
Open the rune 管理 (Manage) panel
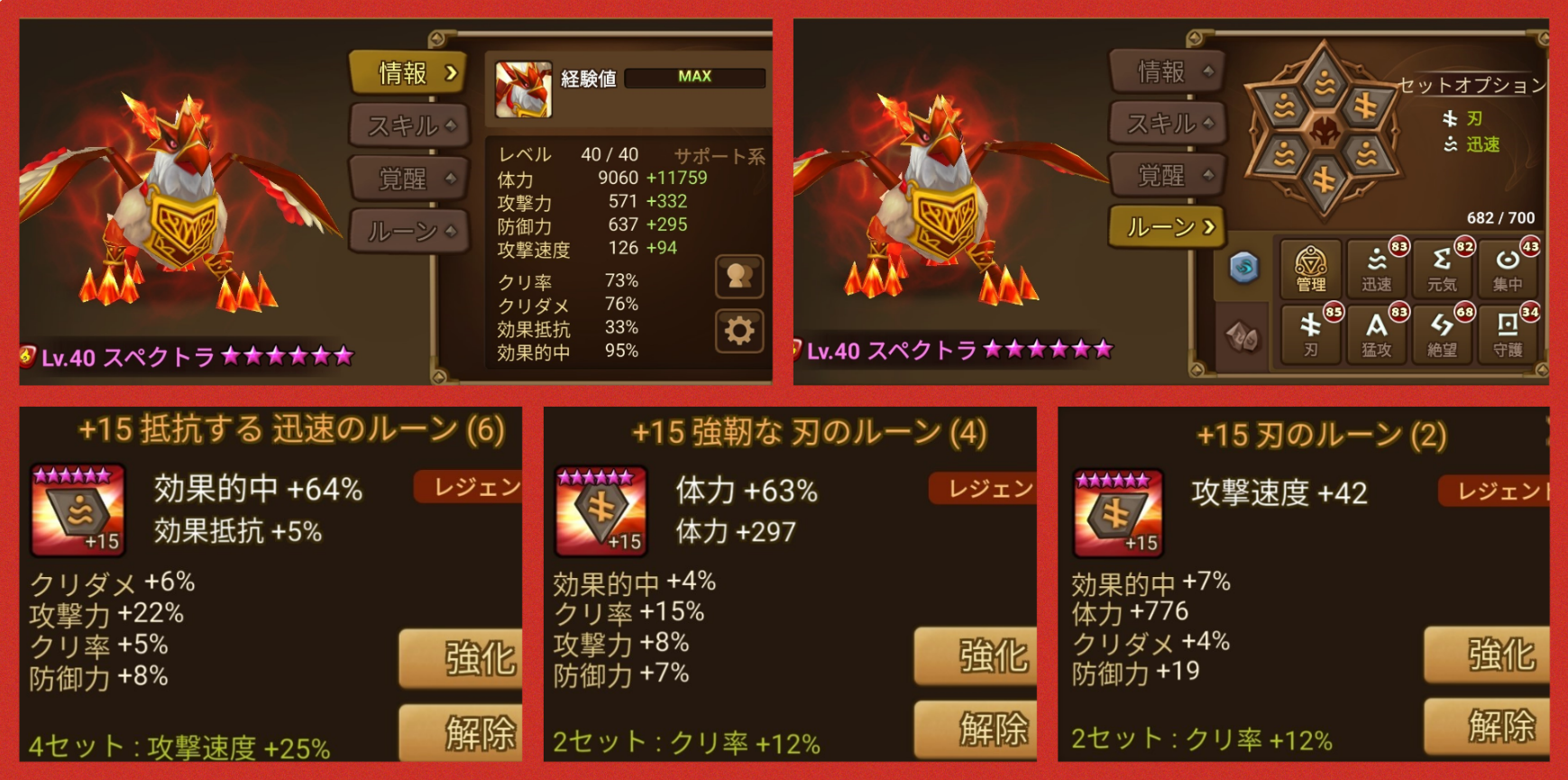click(1310, 267)
